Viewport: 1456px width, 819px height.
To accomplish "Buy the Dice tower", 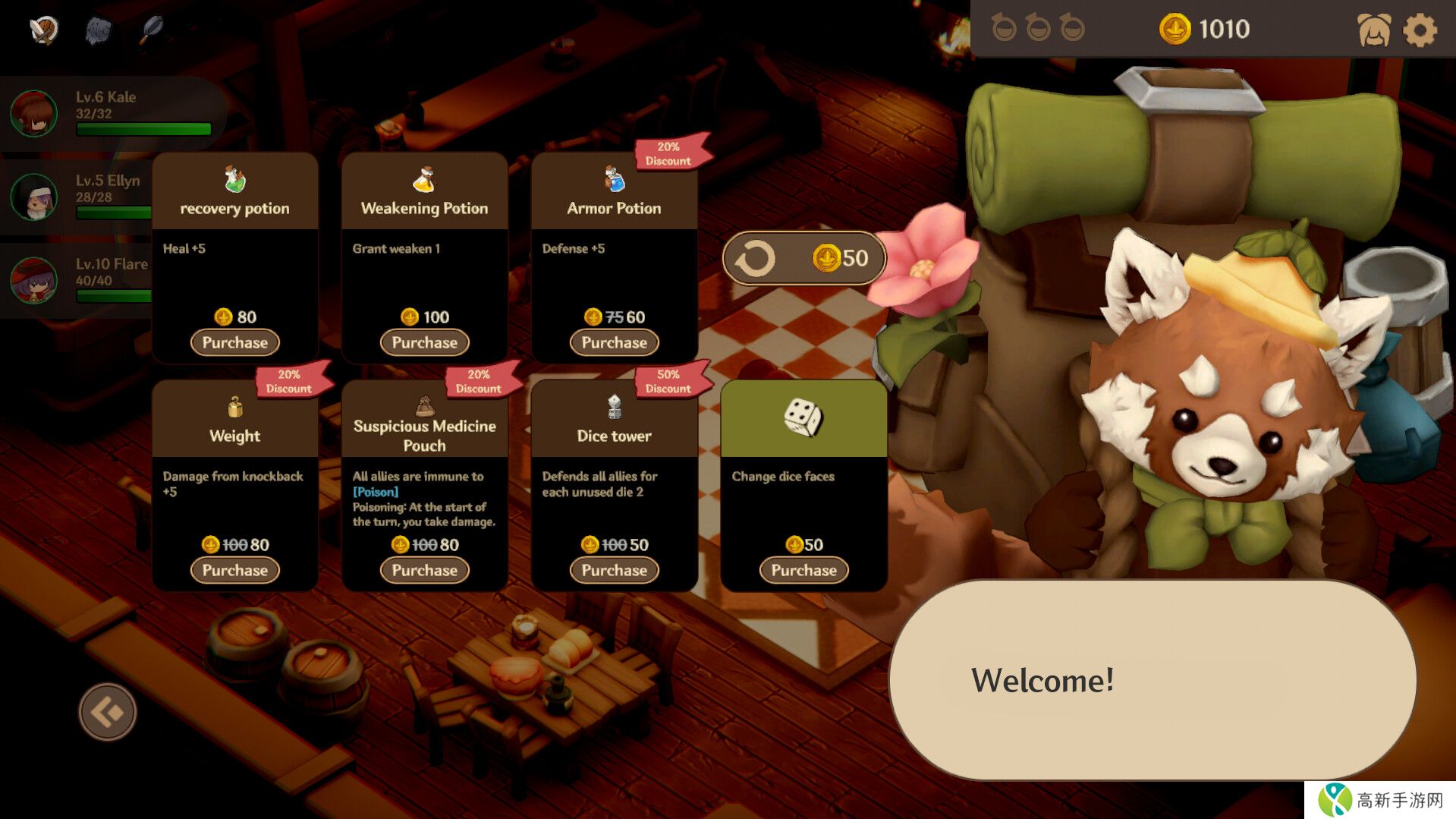I will (x=614, y=570).
